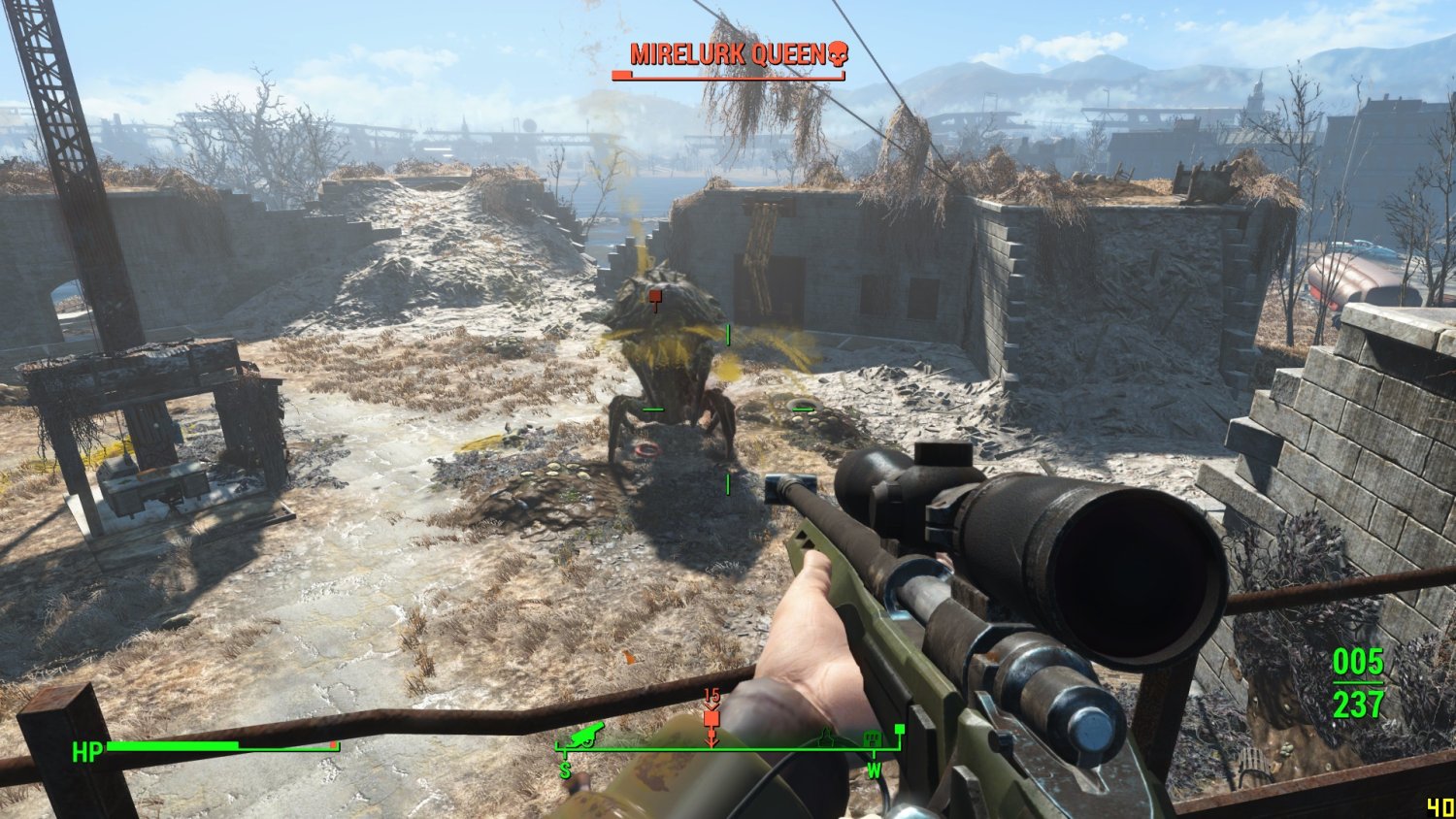The image size is (1456, 819).
Task: Select the green building marker near W
Action: click(872, 738)
